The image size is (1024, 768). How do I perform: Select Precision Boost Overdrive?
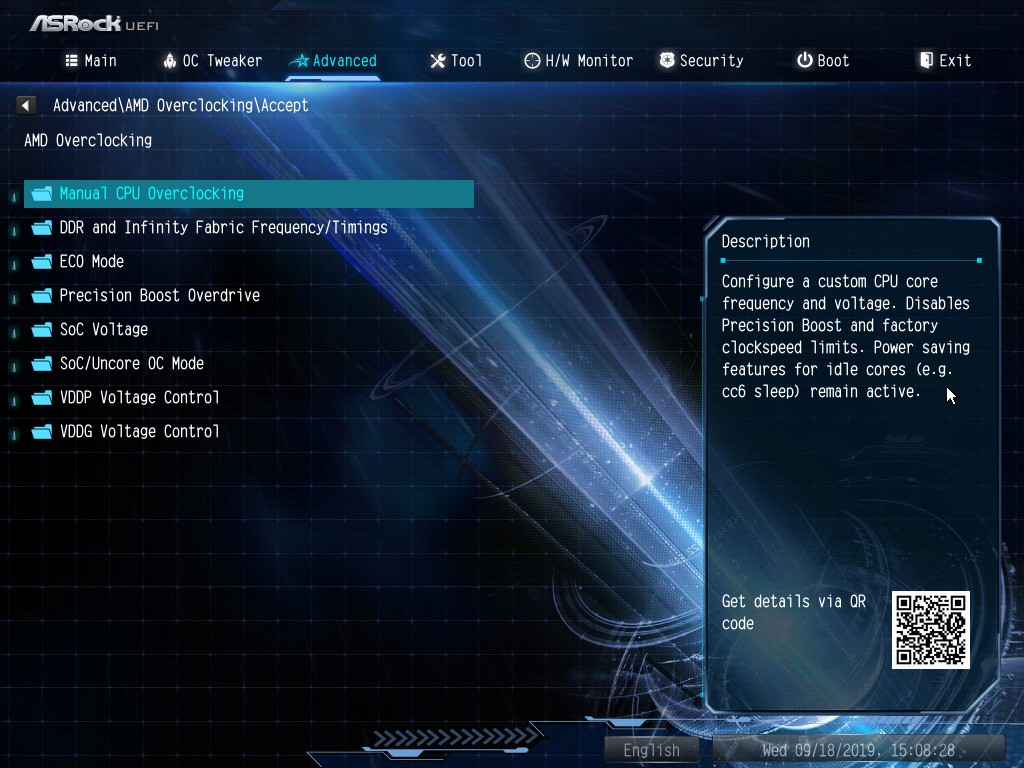pyautogui.click(x=159, y=296)
